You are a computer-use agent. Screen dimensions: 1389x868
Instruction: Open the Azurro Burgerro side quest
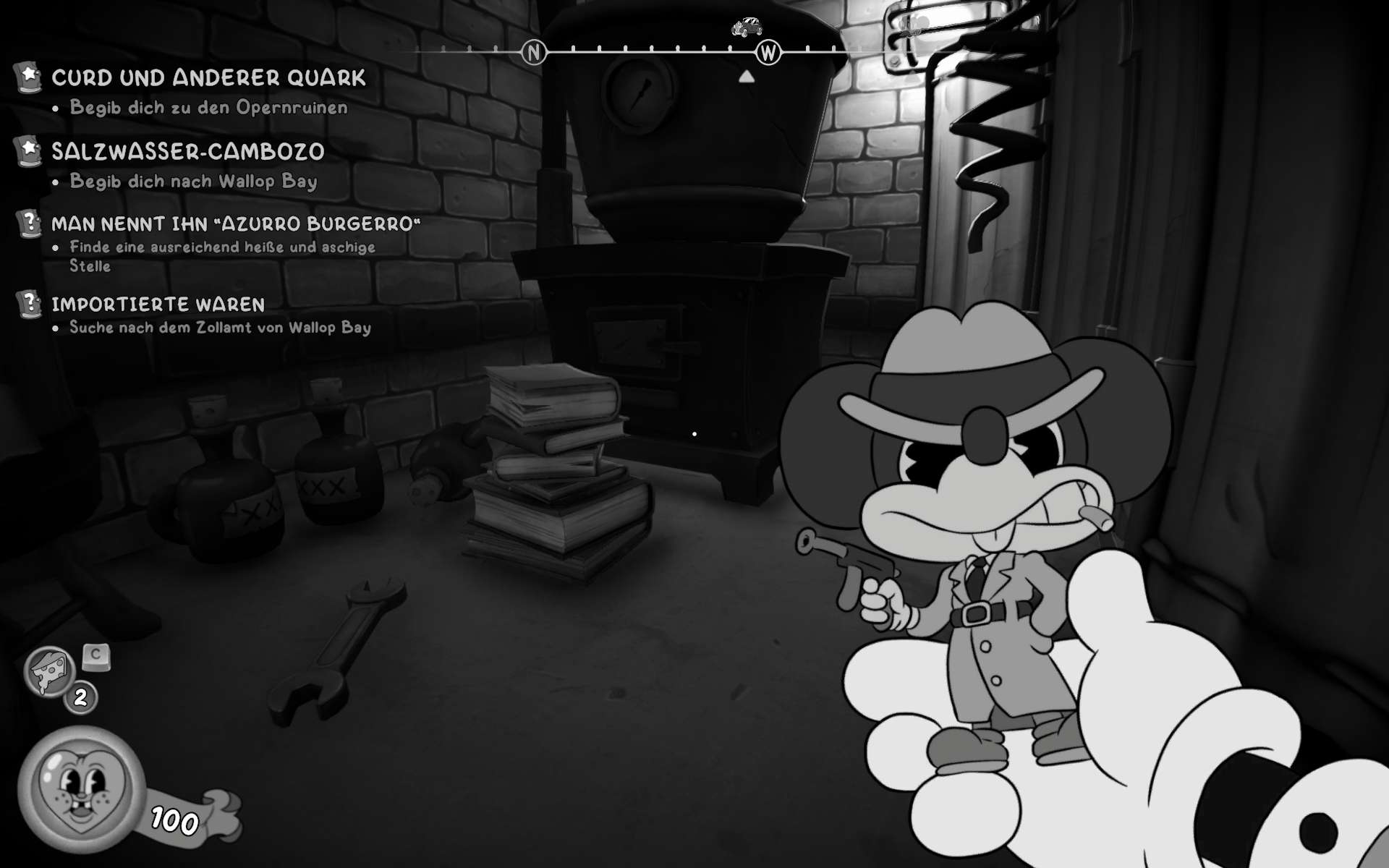[235, 224]
